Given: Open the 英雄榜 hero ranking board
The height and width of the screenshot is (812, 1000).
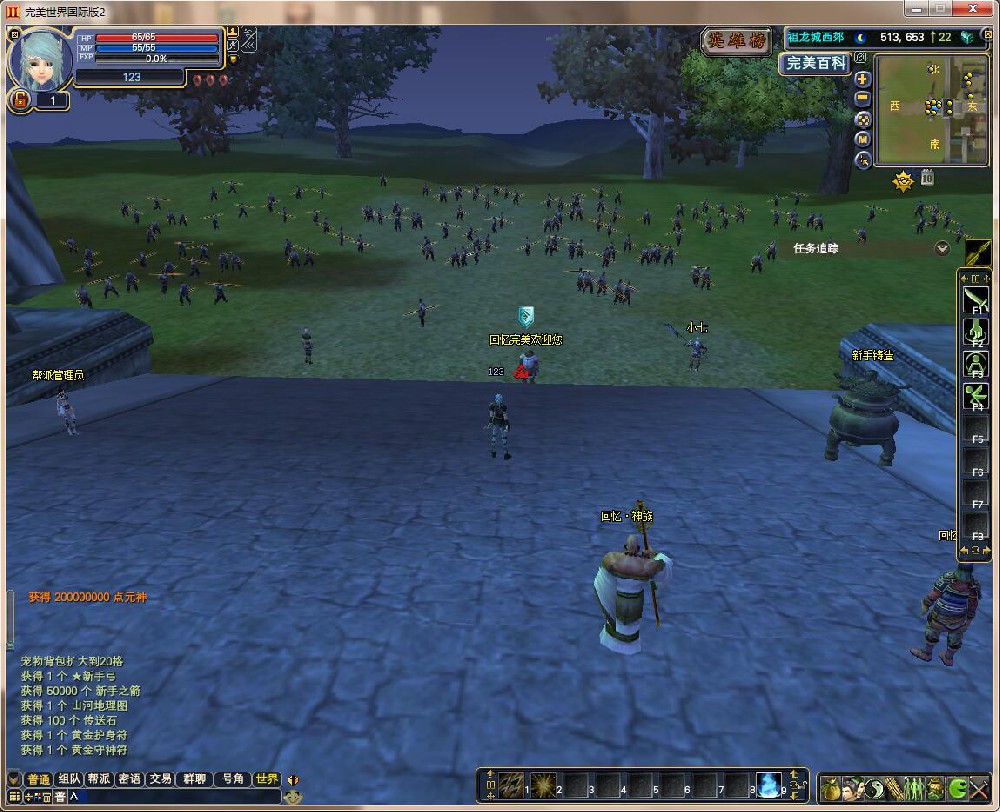Looking at the screenshot, I should pos(736,41).
